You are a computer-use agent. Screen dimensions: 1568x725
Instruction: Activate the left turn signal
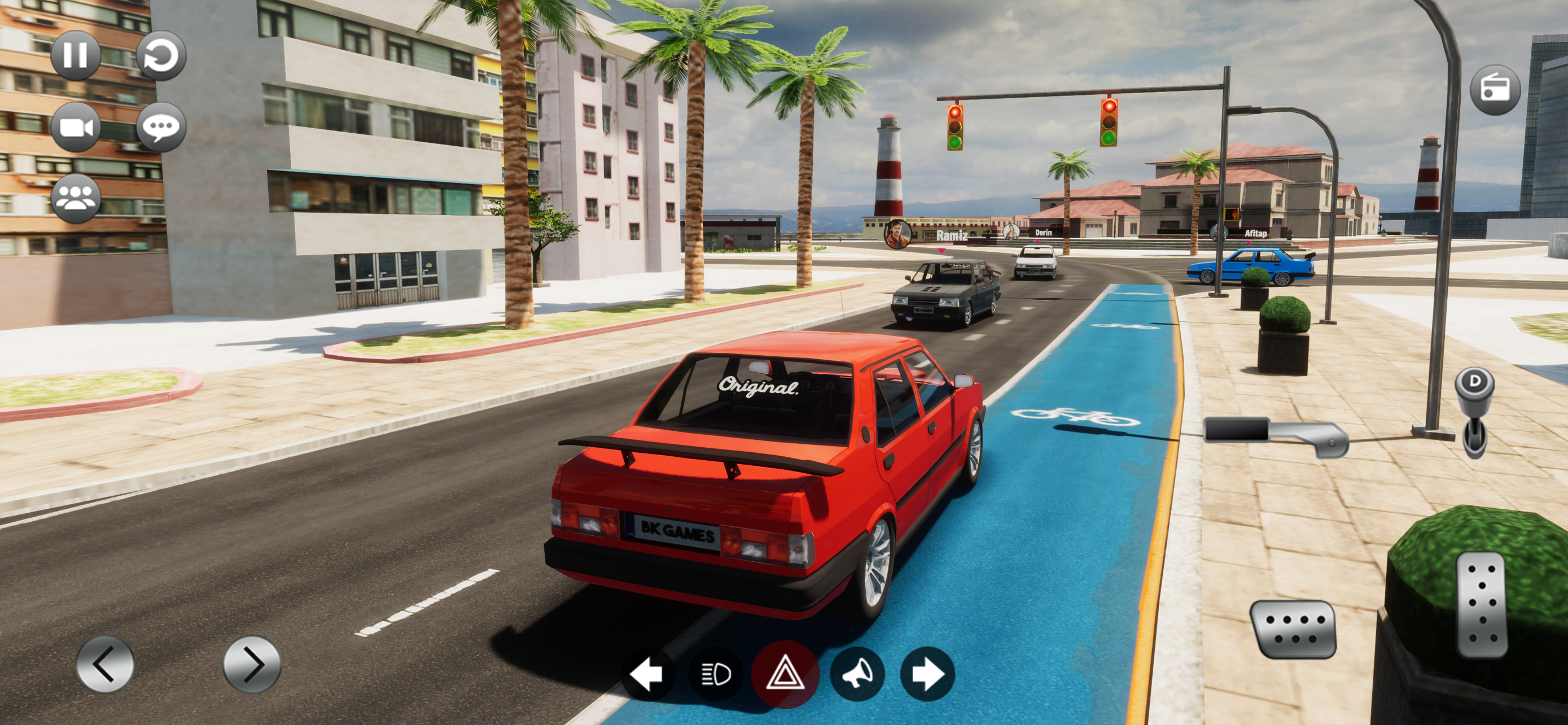point(646,674)
